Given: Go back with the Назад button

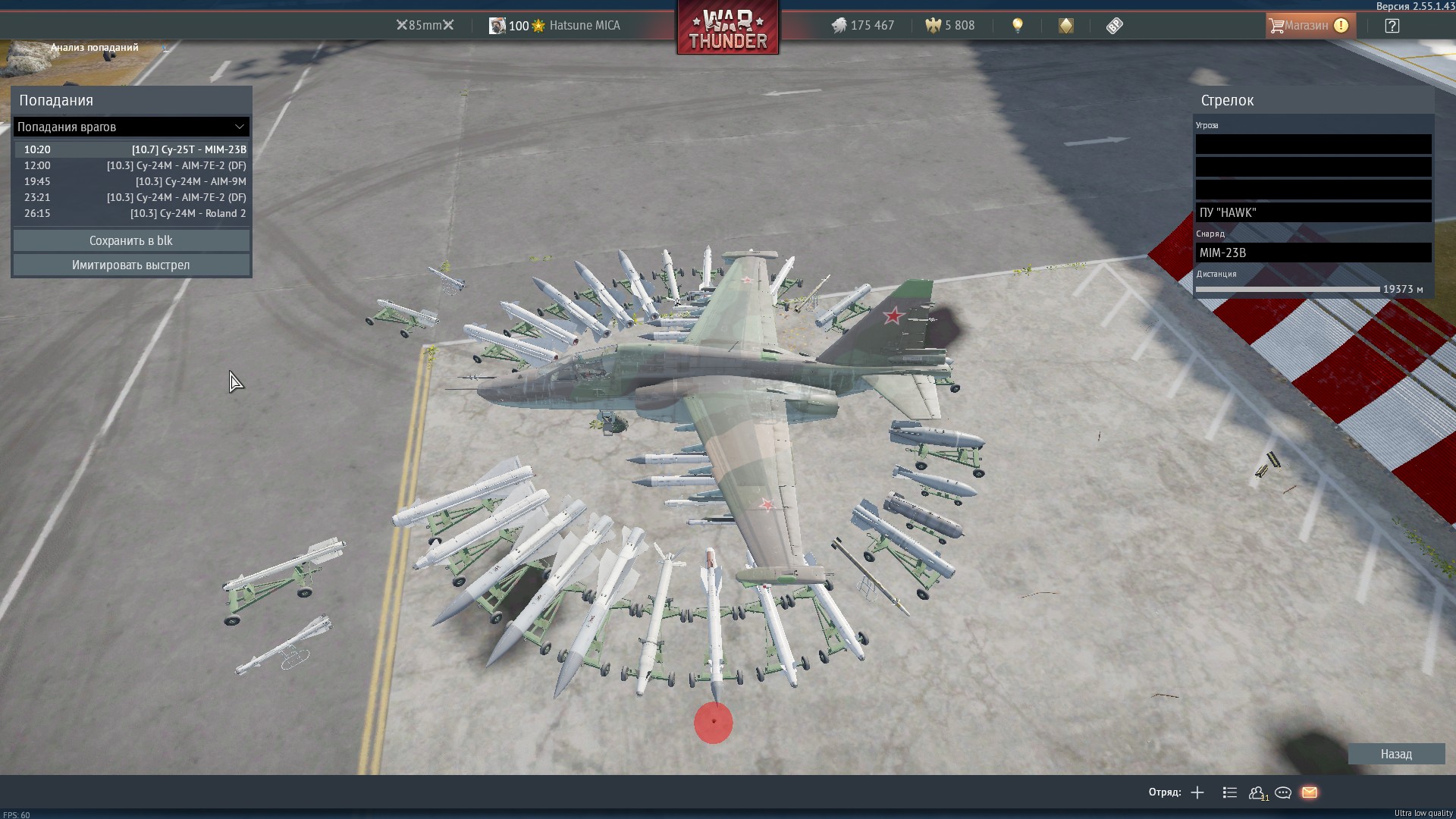Looking at the screenshot, I should [x=1395, y=754].
